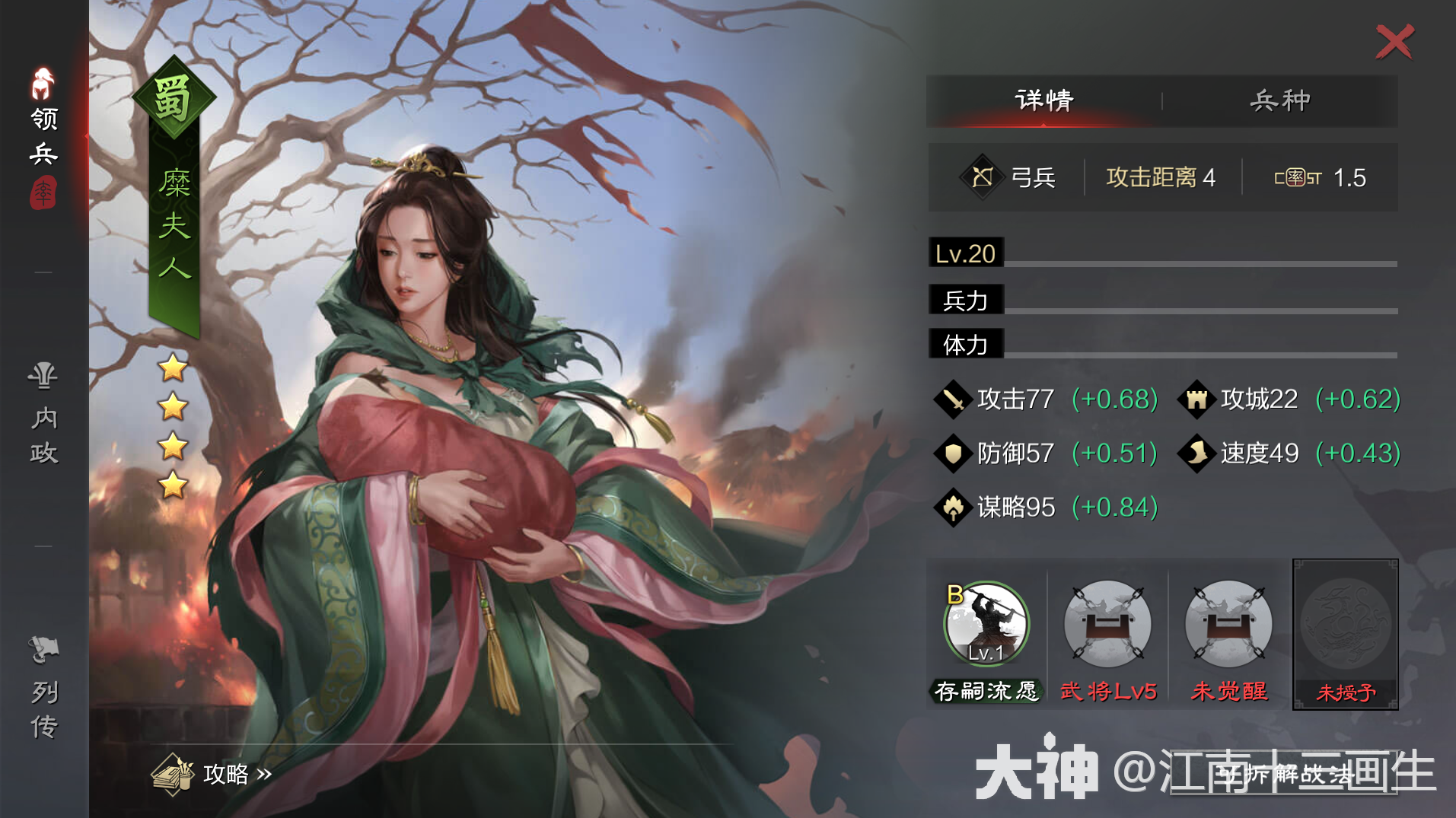Click the 速度 speed stat icon
The width and height of the screenshot is (1456, 818).
click(x=1197, y=453)
